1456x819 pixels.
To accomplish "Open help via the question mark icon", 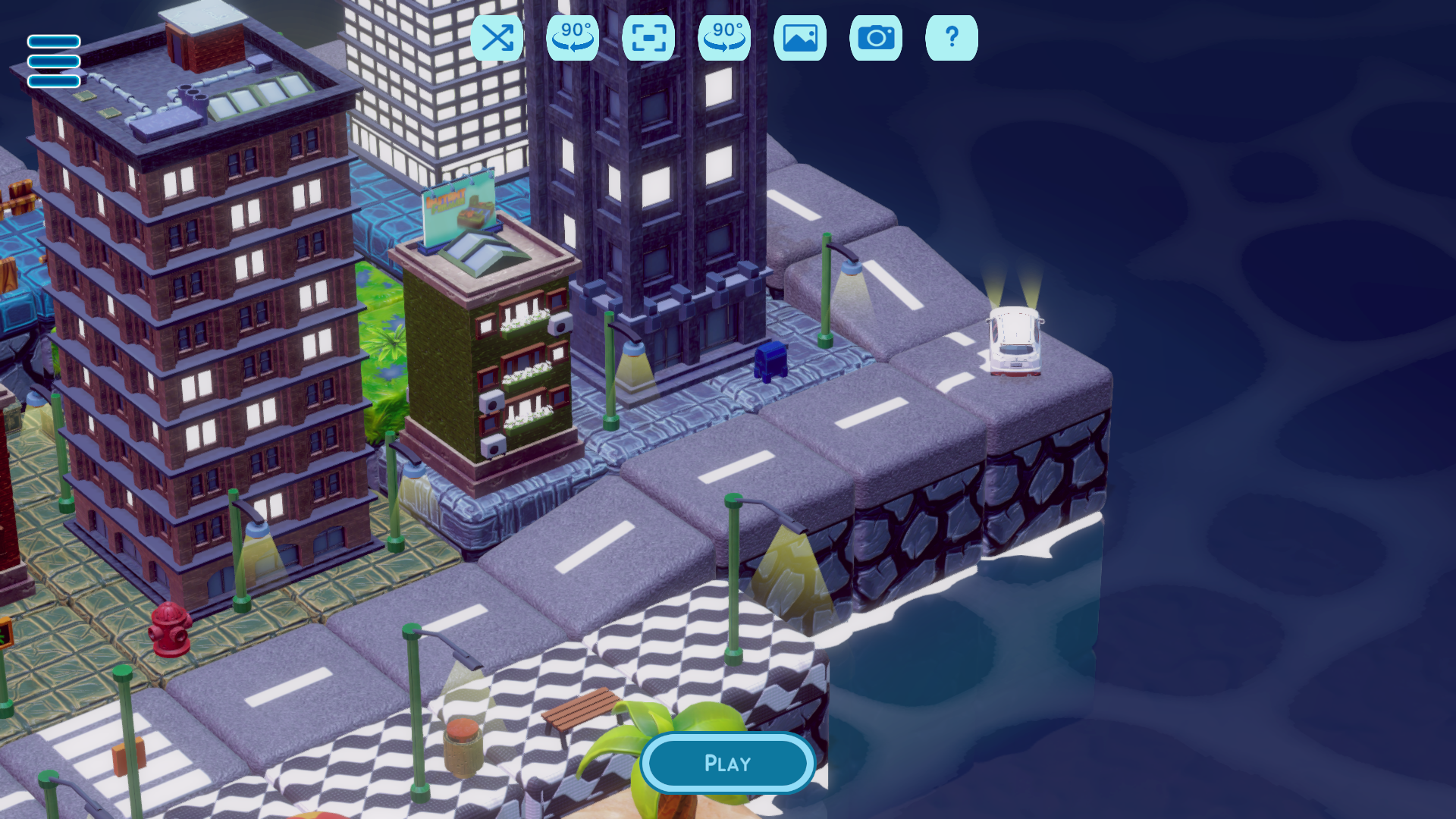I will pyautogui.click(x=952, y=37).
